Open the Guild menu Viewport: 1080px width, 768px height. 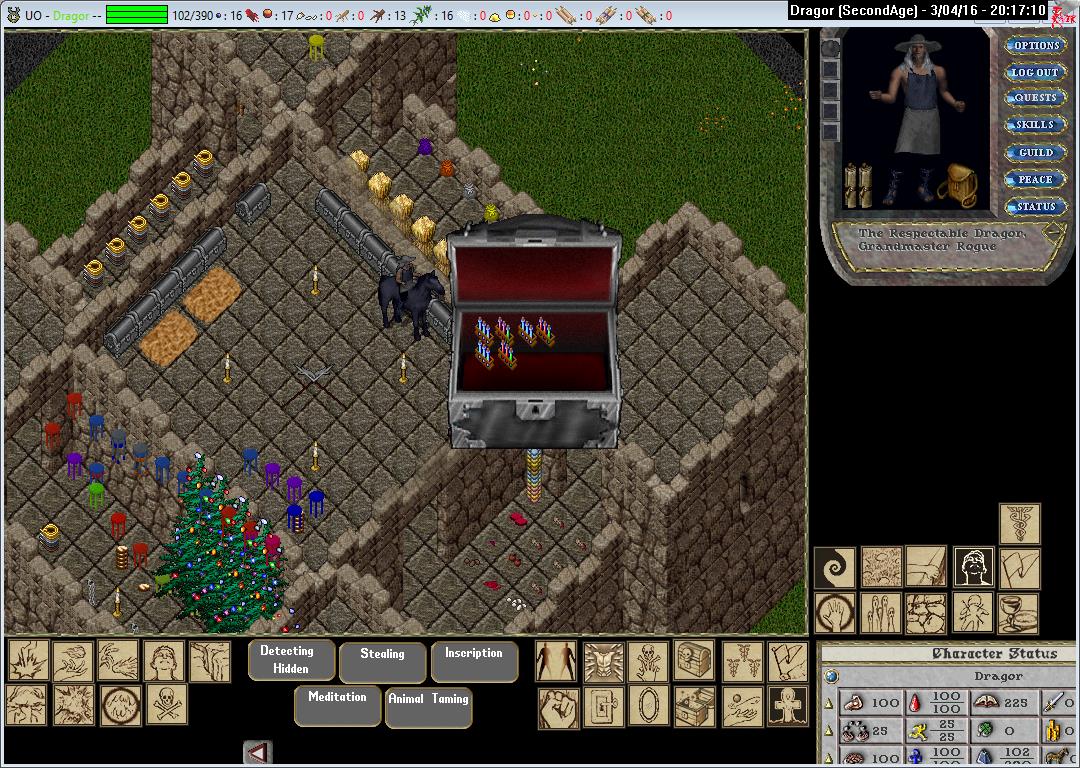coord(1036,152)
